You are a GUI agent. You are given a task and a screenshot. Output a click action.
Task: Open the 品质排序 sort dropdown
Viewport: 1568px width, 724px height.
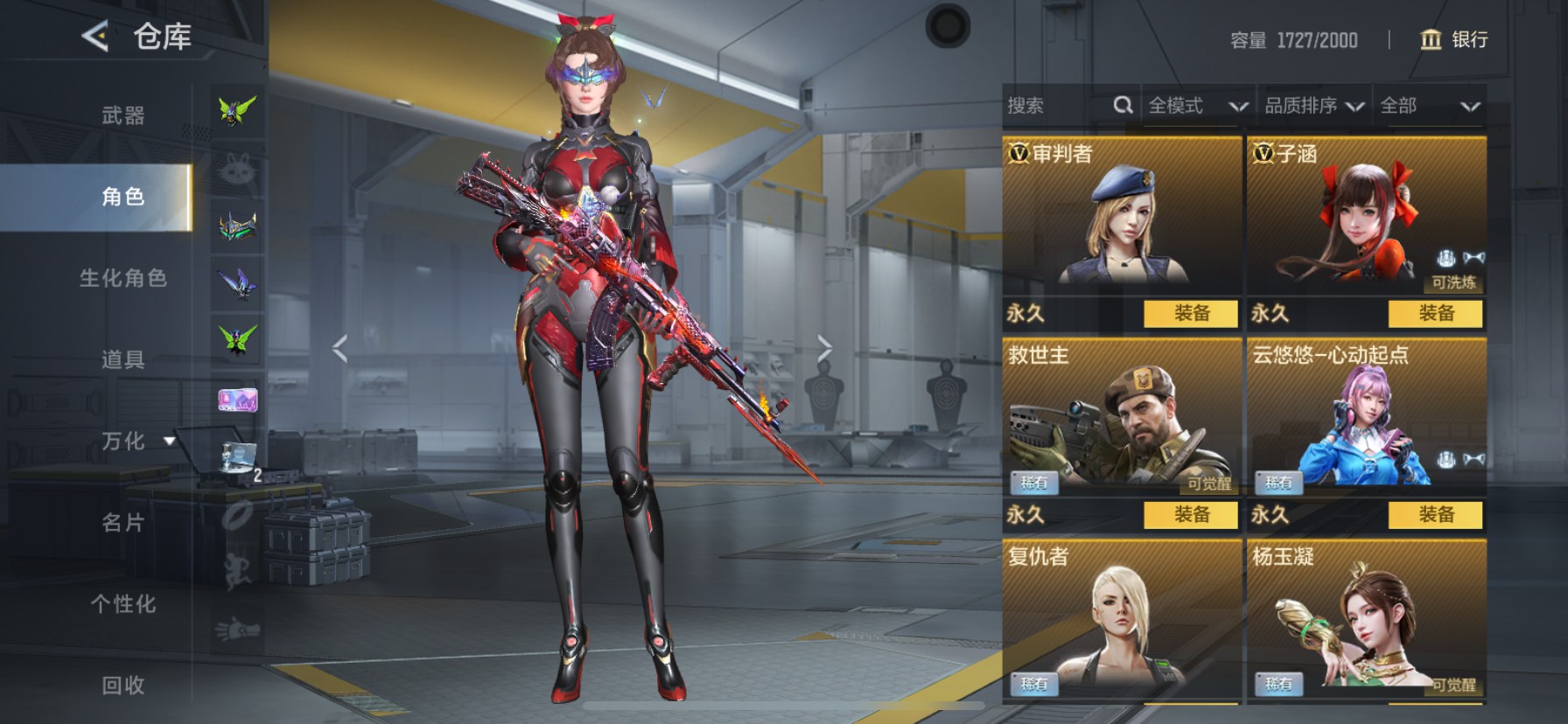[x=1314, y=106]
